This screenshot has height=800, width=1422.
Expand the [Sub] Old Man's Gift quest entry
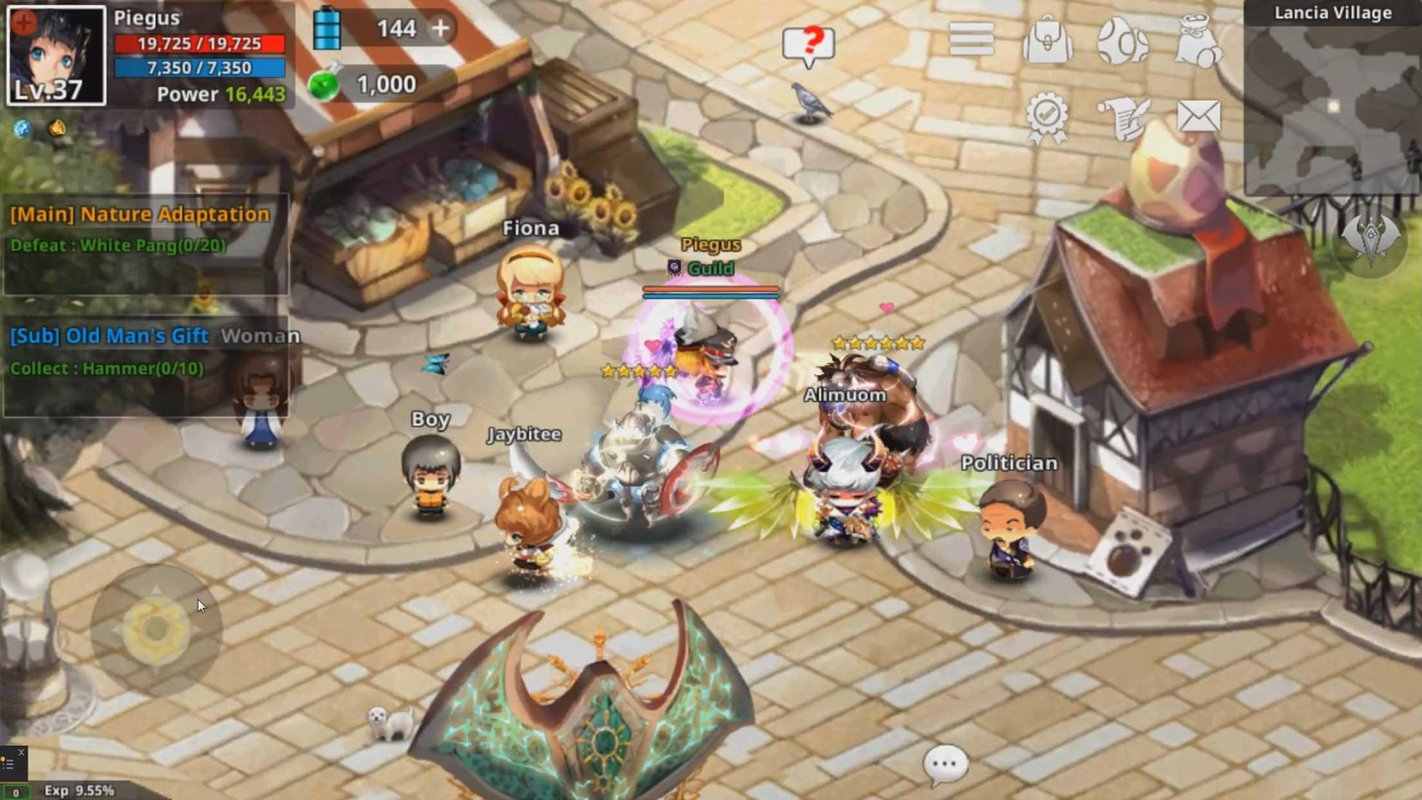tap(110, 337)
